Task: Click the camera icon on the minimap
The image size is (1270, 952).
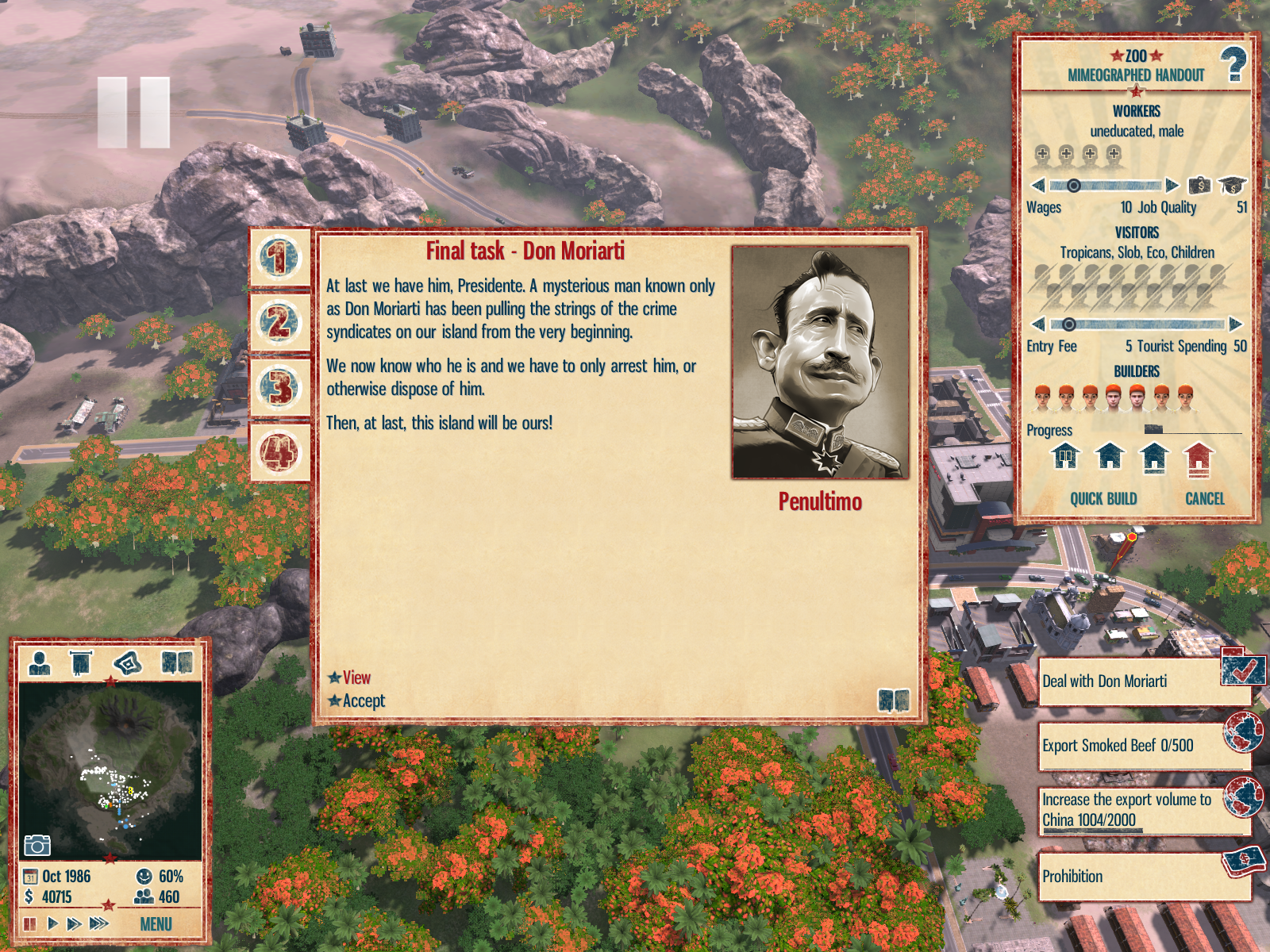Action: tap(37, 845)
